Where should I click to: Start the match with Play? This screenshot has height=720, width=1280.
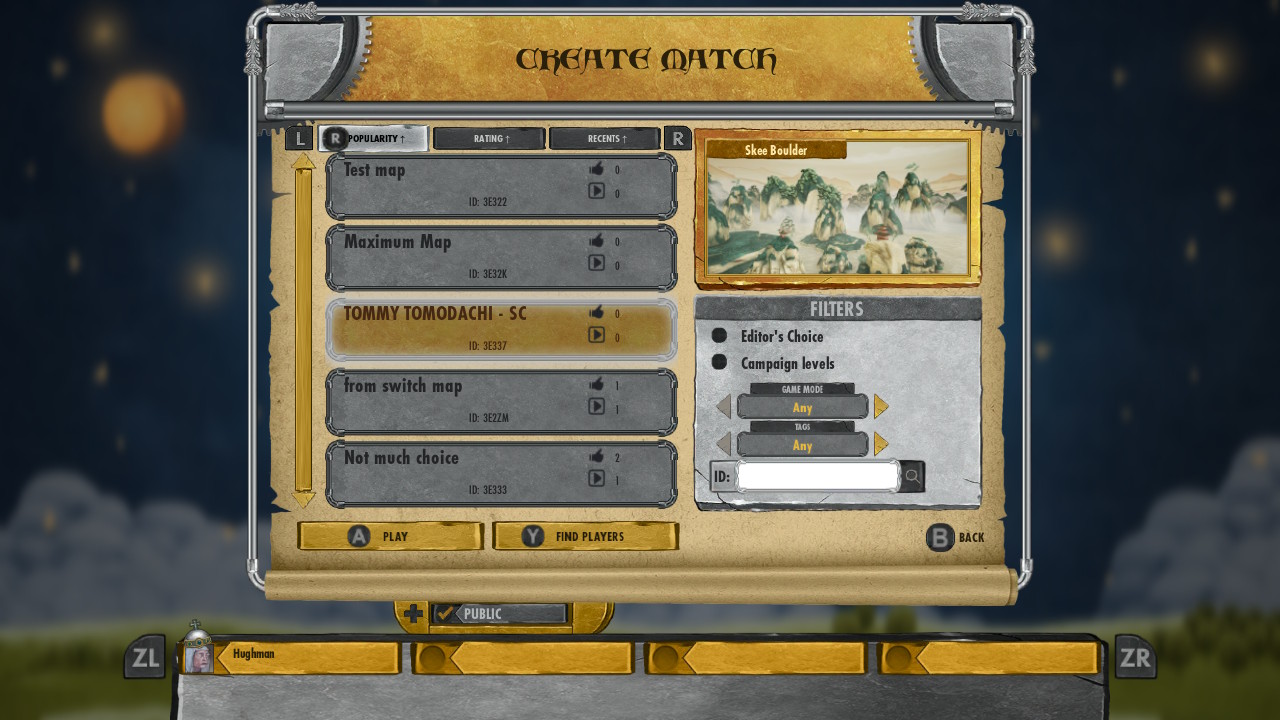(x=390, y=537)
